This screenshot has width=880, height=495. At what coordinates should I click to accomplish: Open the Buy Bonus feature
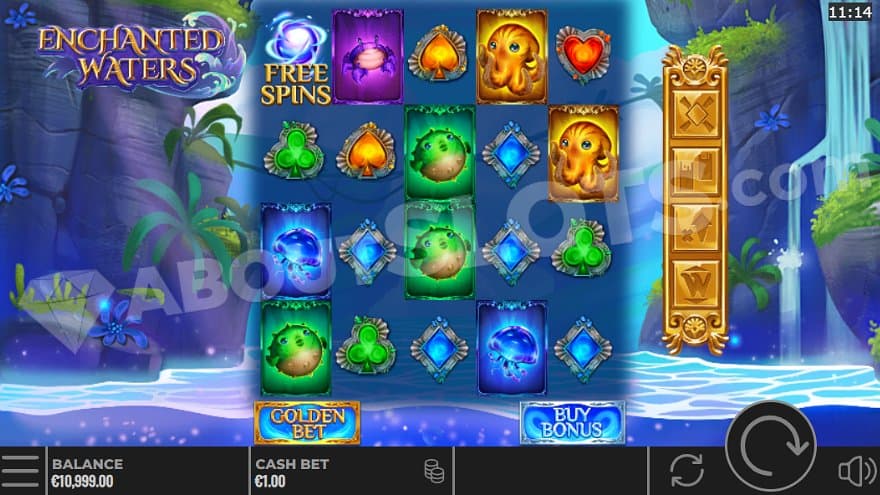pos(572,422)
